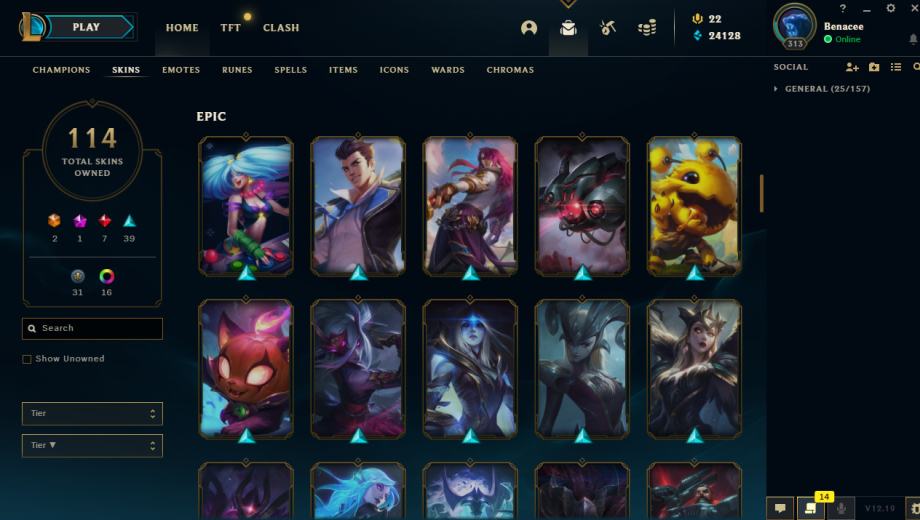Open the client settings gear
The height and width of the screenshot is (520, 920).
point(891,8)
